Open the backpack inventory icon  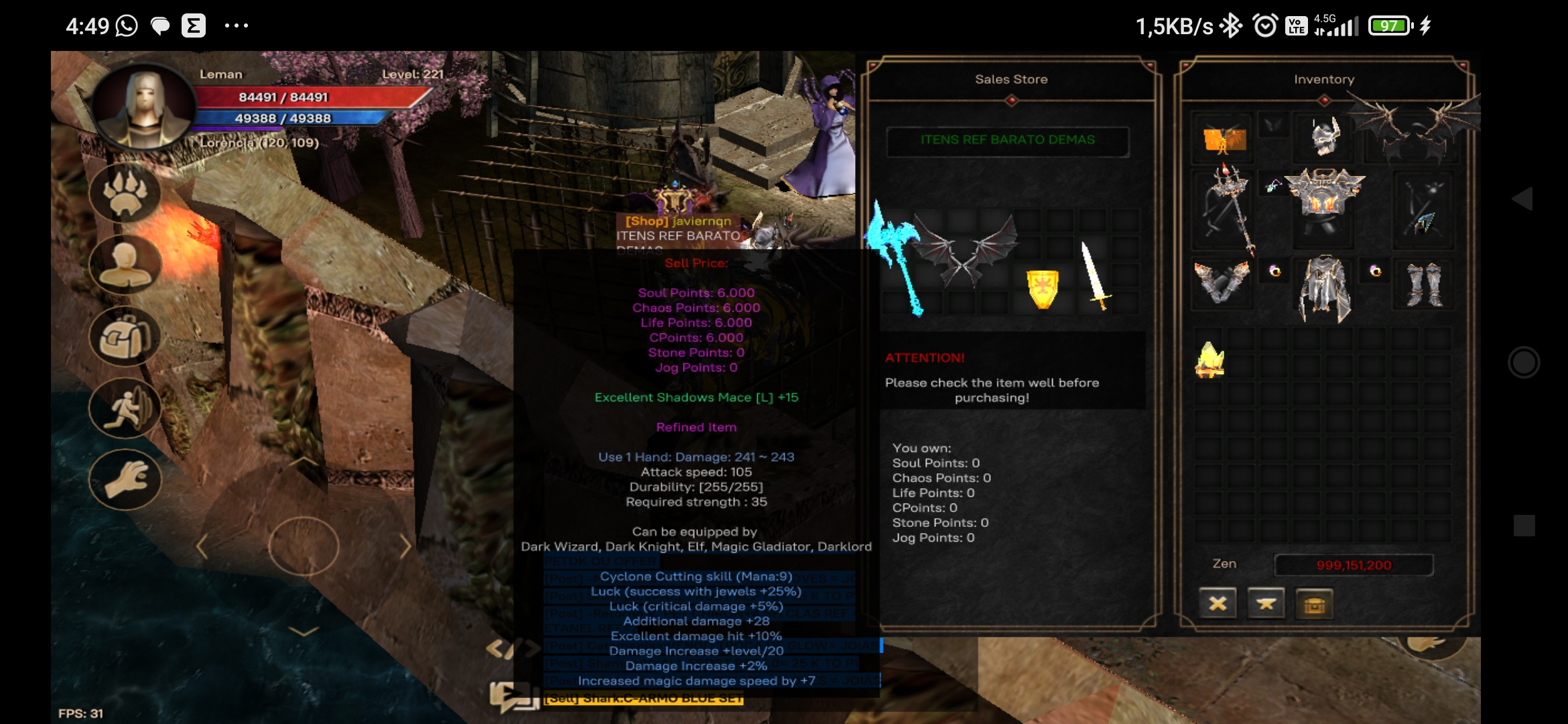pyautogui.click(x=125, y=337)
